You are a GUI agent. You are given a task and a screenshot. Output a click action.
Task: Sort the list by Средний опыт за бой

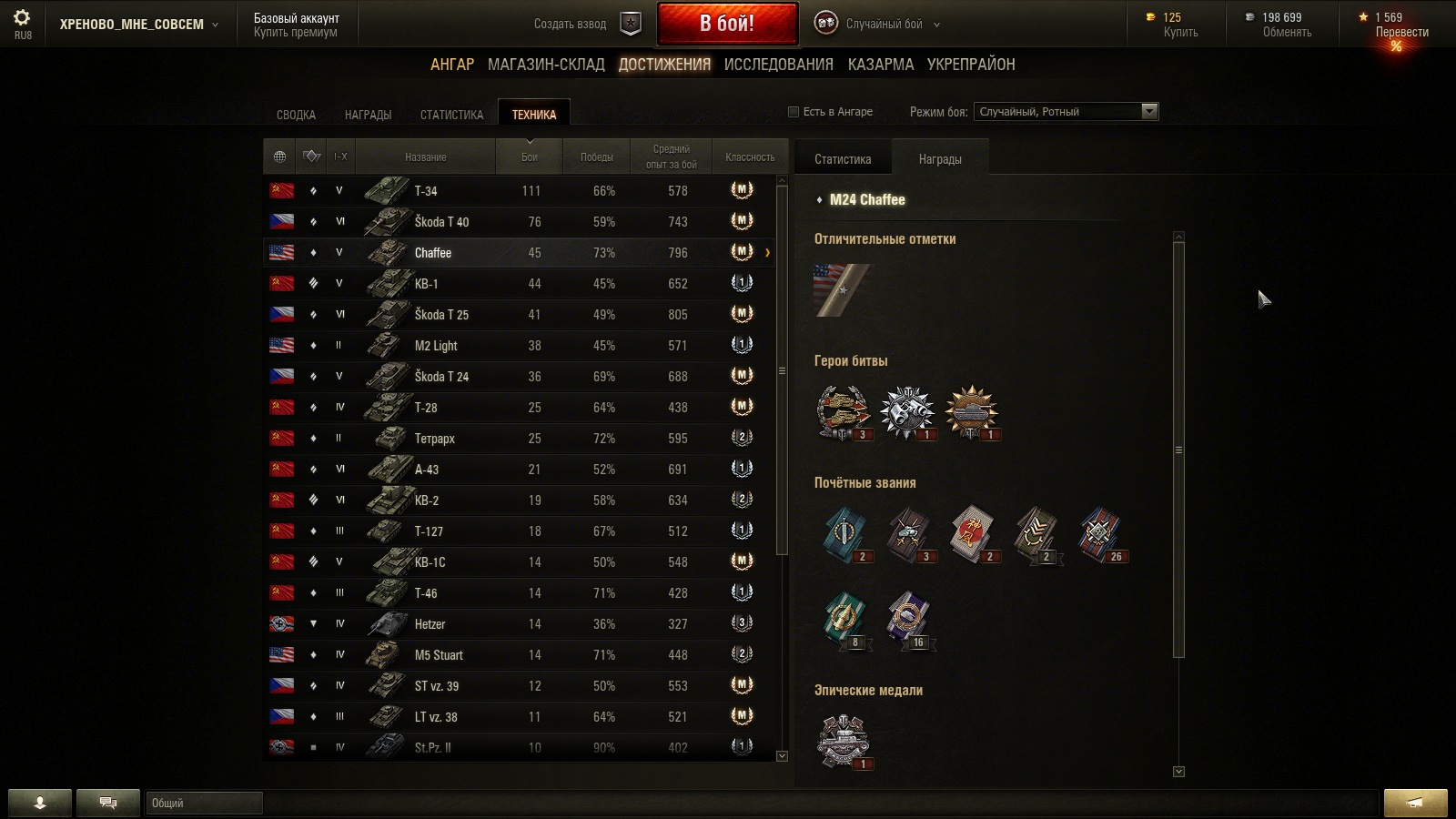(x=671, y=157)
